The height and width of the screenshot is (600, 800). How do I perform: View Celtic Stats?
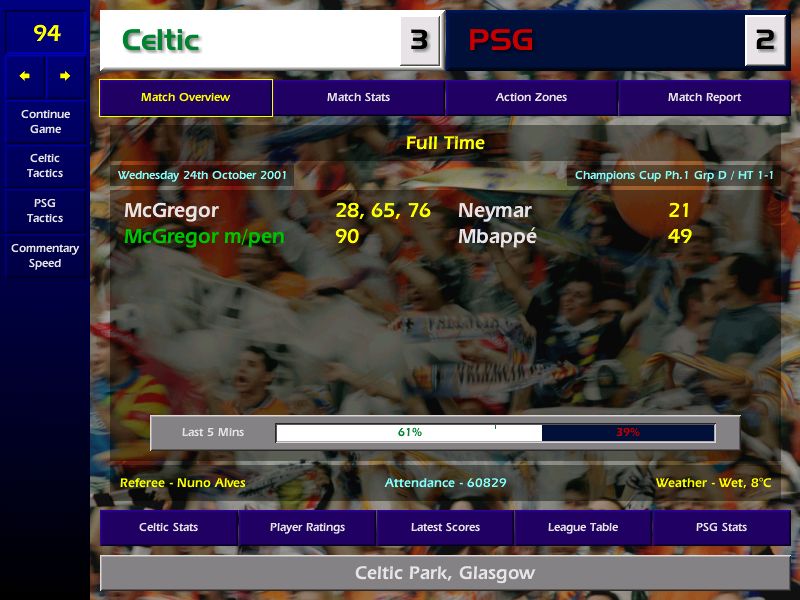pos(168,527)
